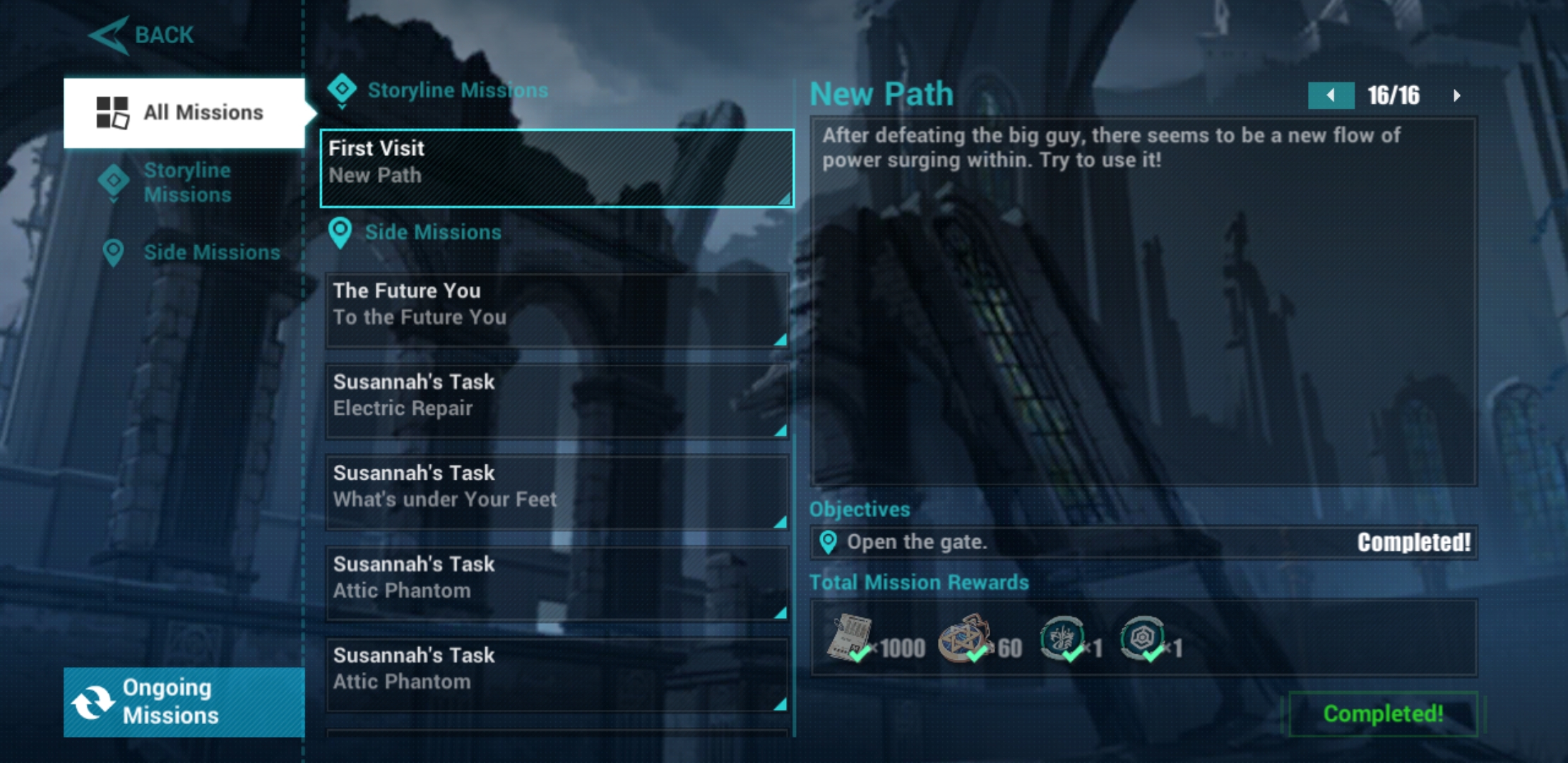Switch to the Storyline Missions tab

point(187,182)
